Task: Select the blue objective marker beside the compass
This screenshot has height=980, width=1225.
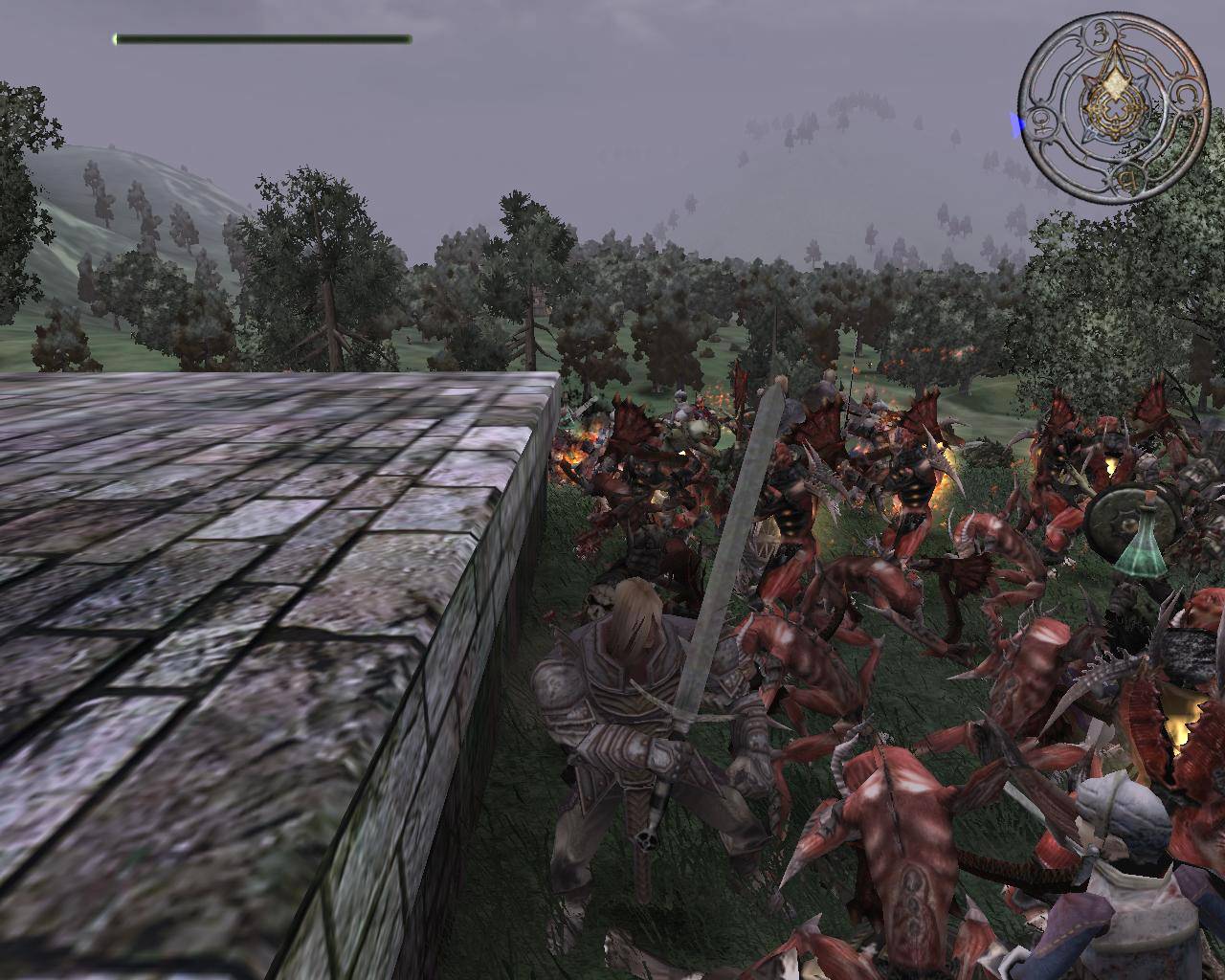Action: [1015, 121]
